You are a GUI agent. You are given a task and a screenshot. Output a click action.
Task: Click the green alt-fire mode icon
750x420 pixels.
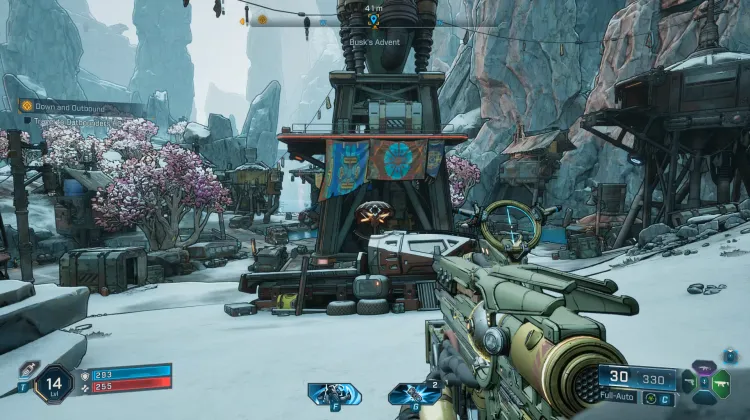(650, 399)
